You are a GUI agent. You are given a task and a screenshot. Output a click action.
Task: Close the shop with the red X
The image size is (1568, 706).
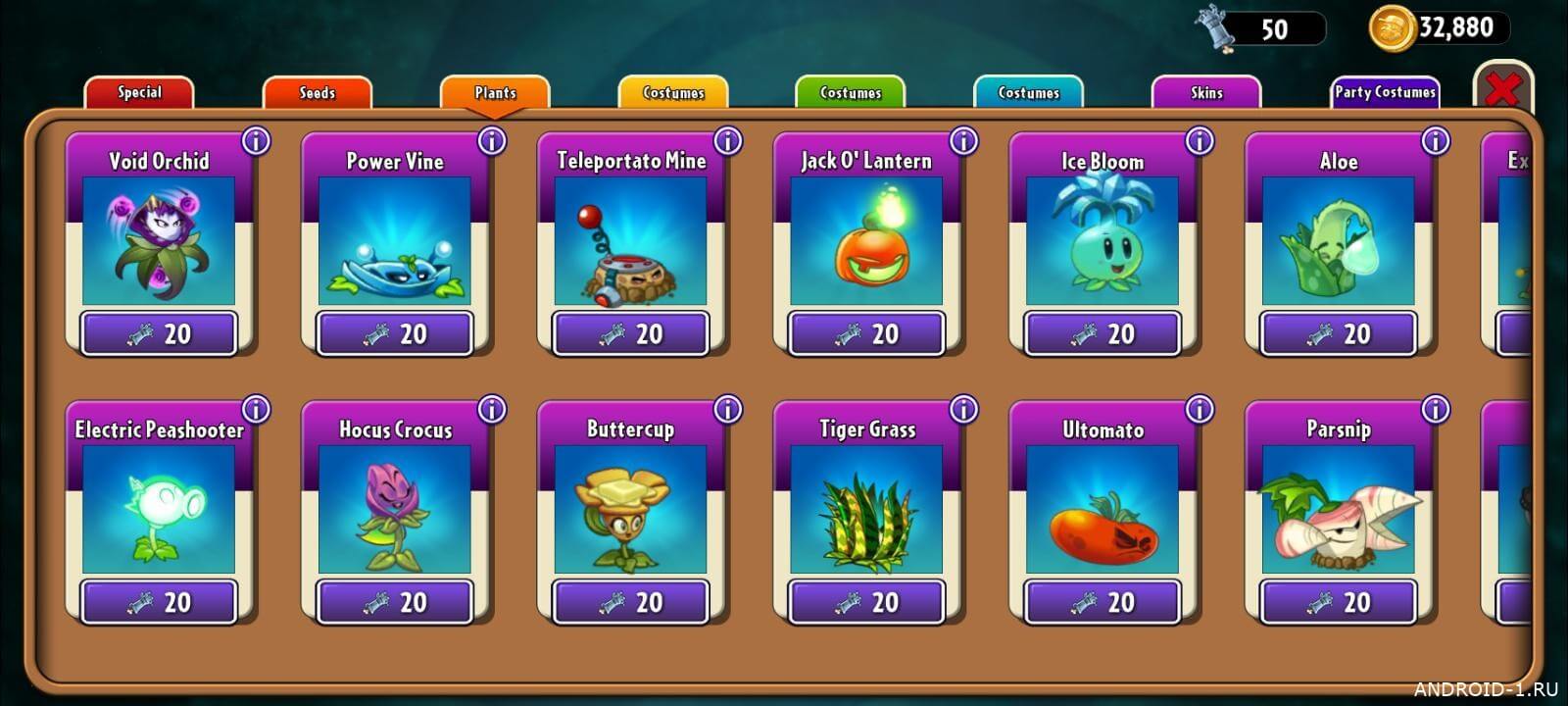(1502, 90)
